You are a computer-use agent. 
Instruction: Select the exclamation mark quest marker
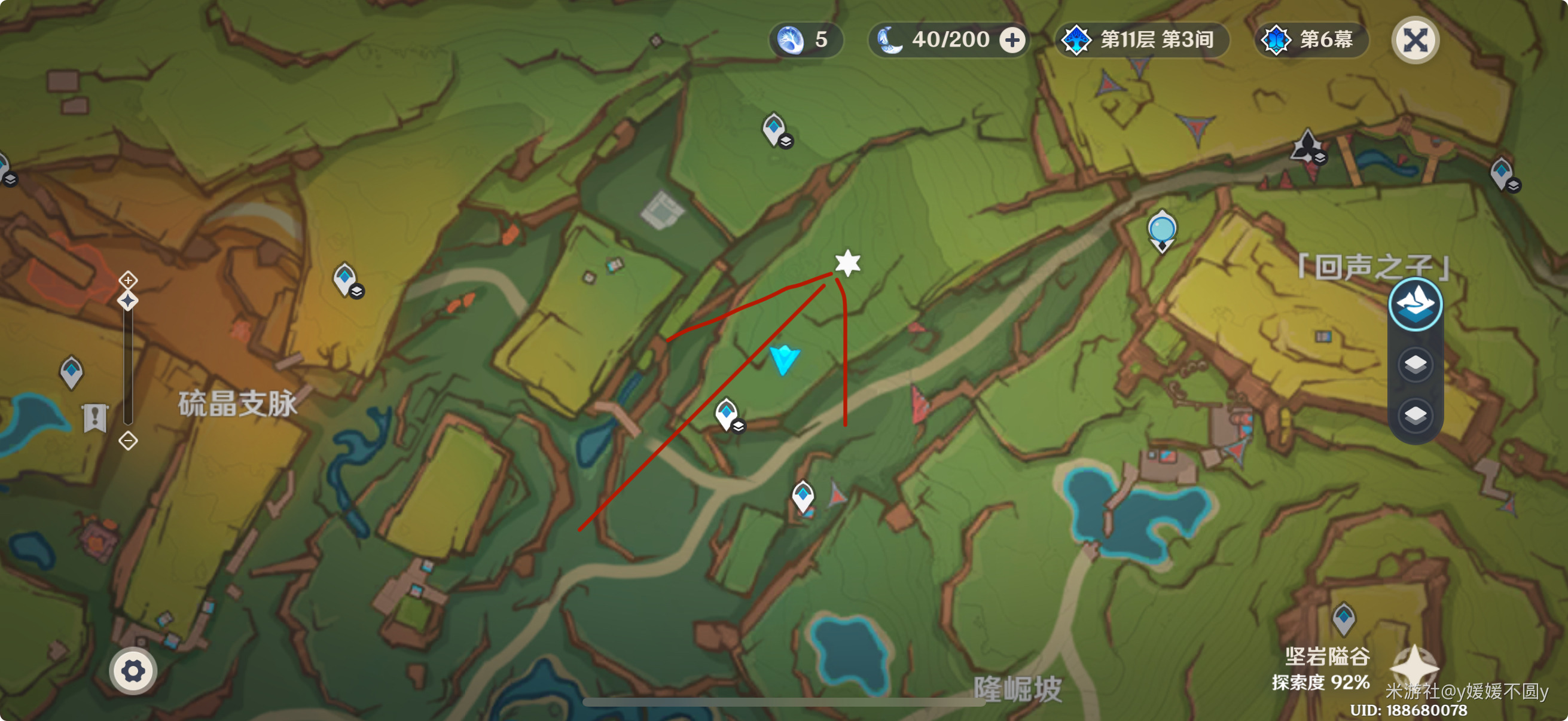coord(95,417)
